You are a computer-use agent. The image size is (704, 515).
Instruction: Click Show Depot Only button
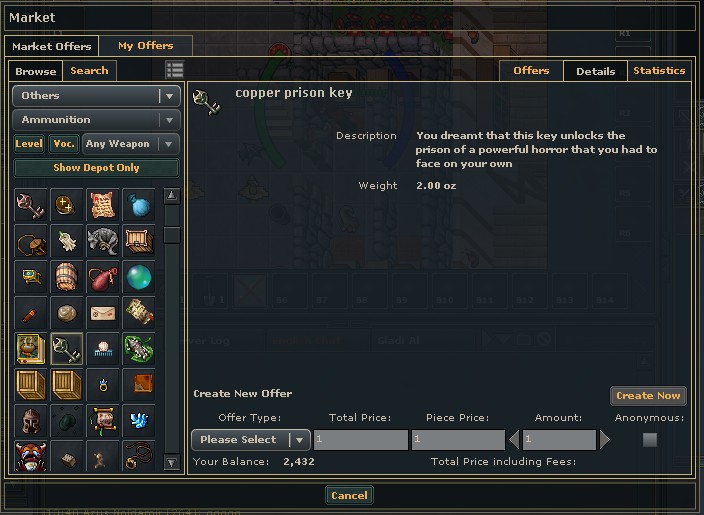coord(96,168)
